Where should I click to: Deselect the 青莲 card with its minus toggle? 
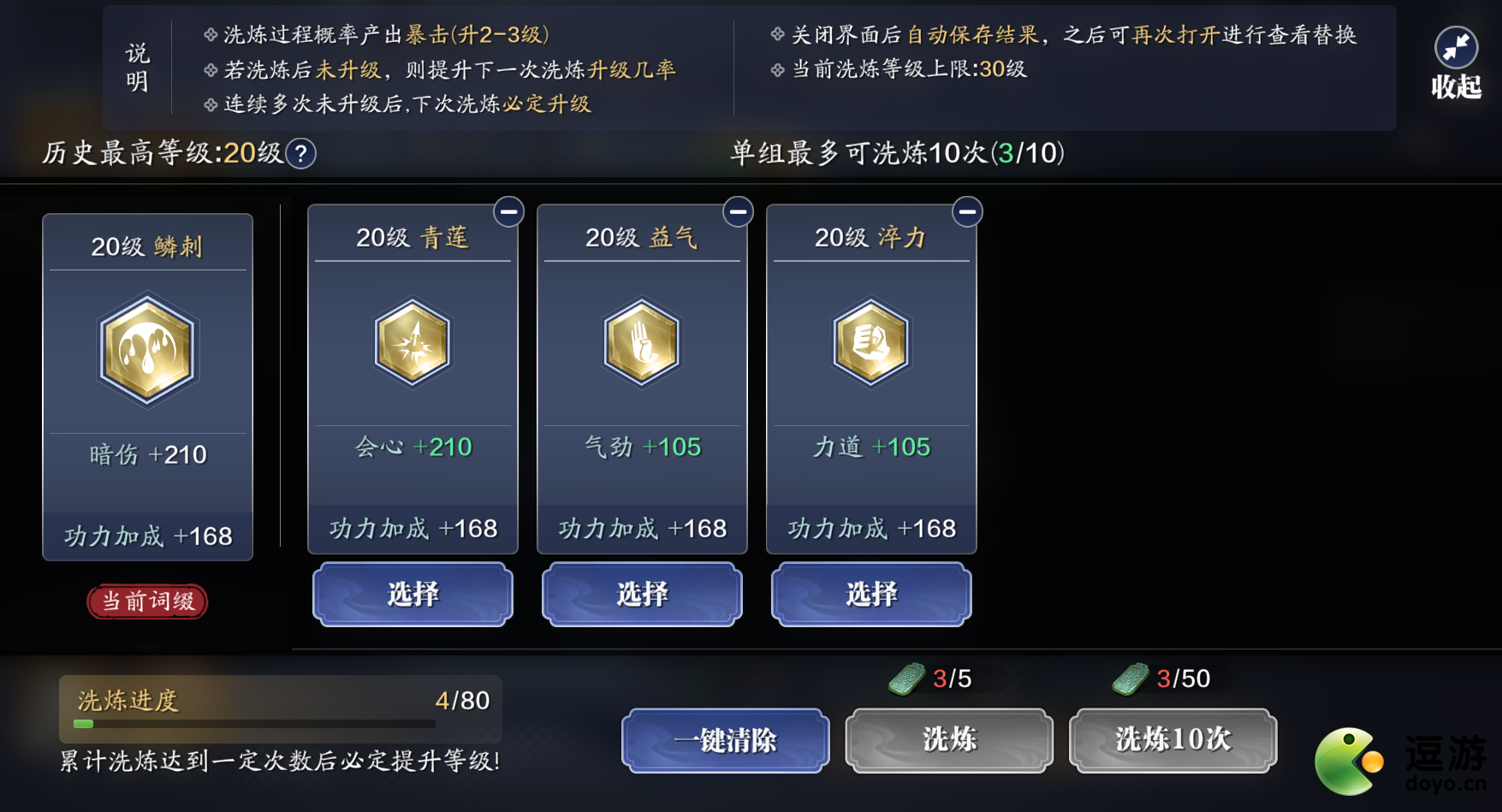[508, 211]
